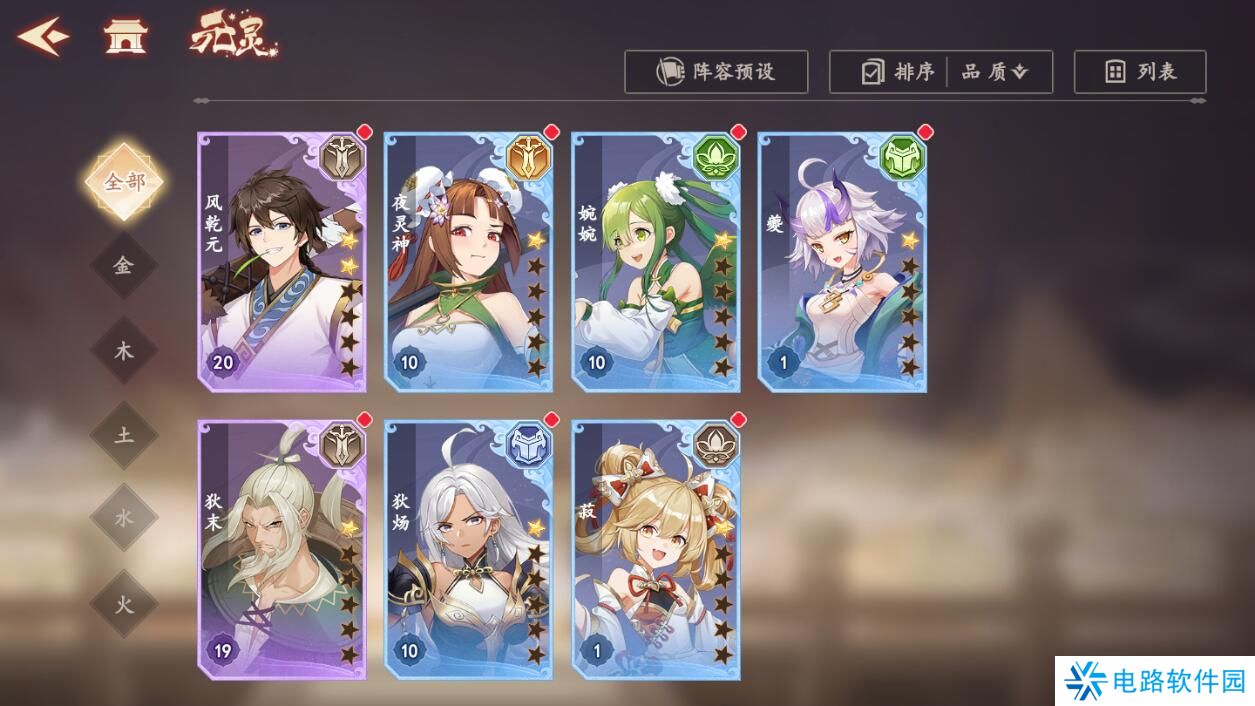The width and height of the screenshot is (1255, 706).
Task: Open the 品质 sort dropdown
Action: point(995,72)
